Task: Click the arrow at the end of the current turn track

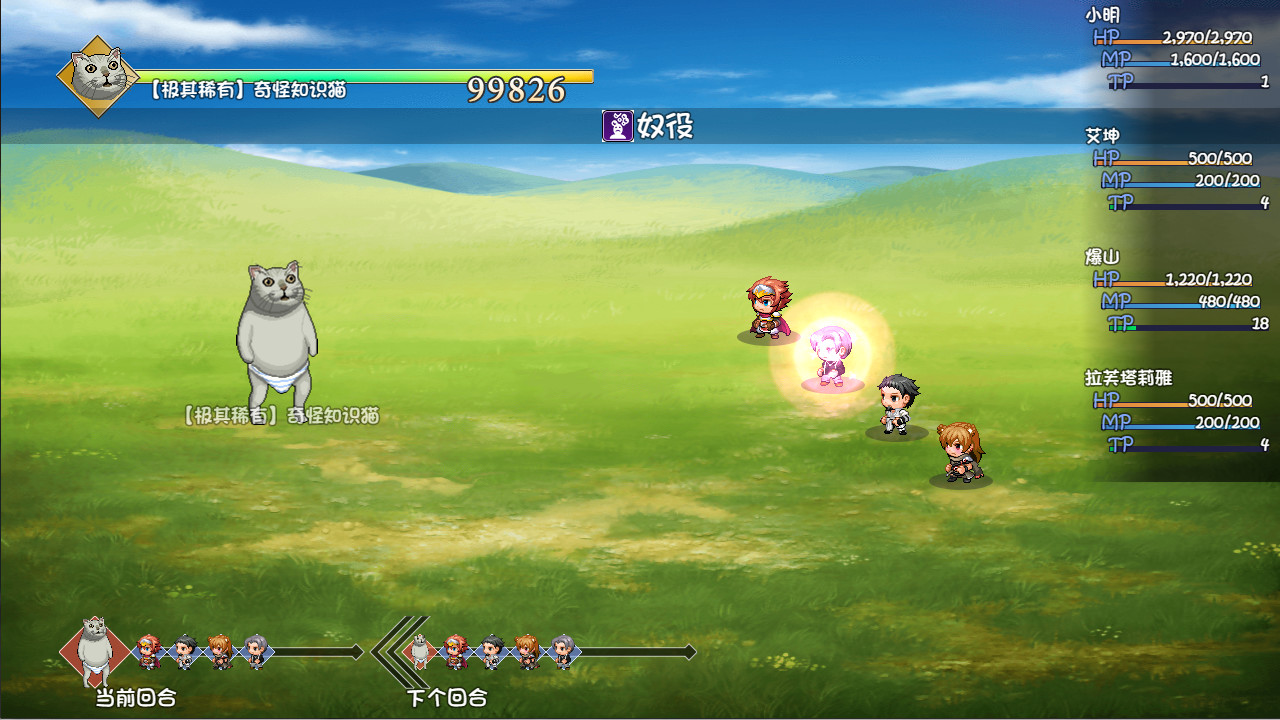Action: (355, 652)
